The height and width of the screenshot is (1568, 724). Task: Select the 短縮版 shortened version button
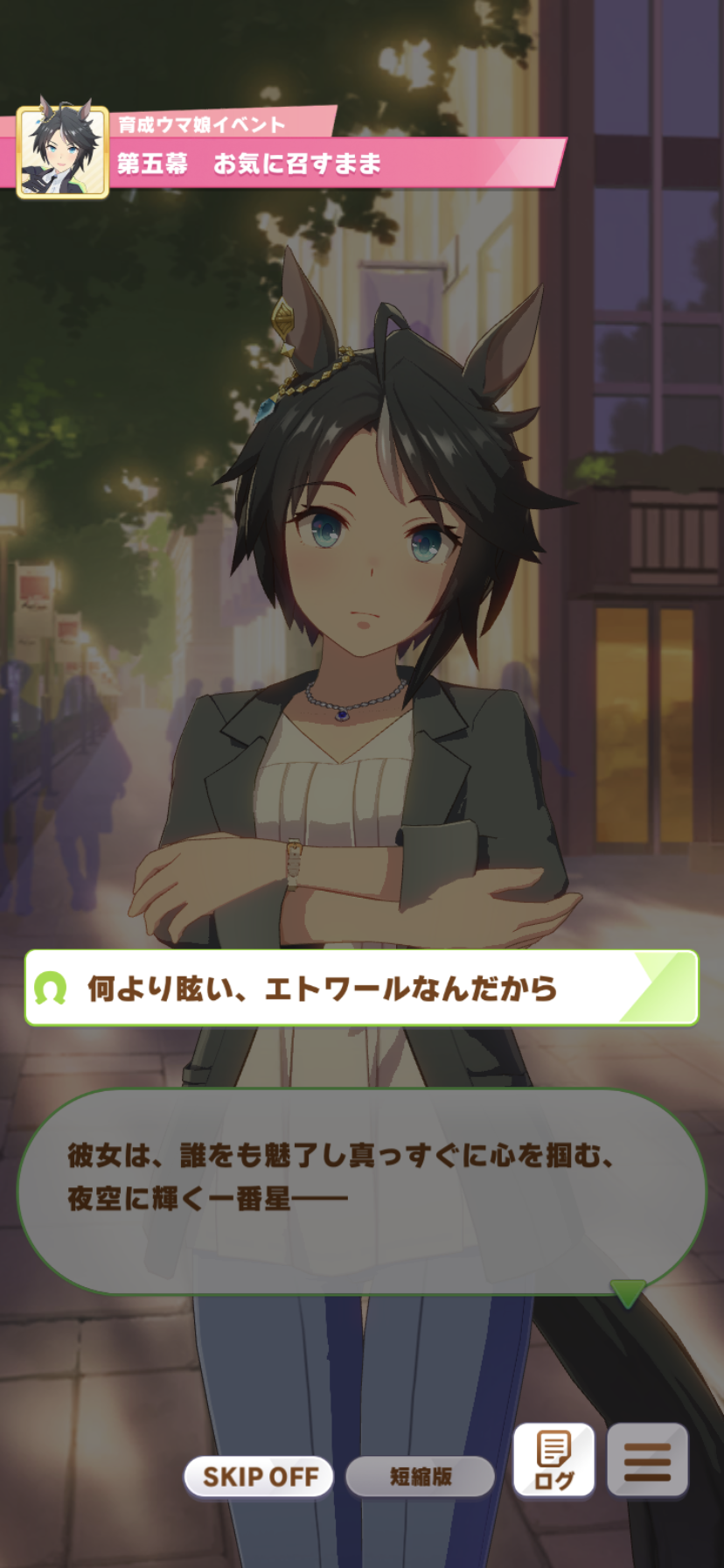pos(421,1477)
